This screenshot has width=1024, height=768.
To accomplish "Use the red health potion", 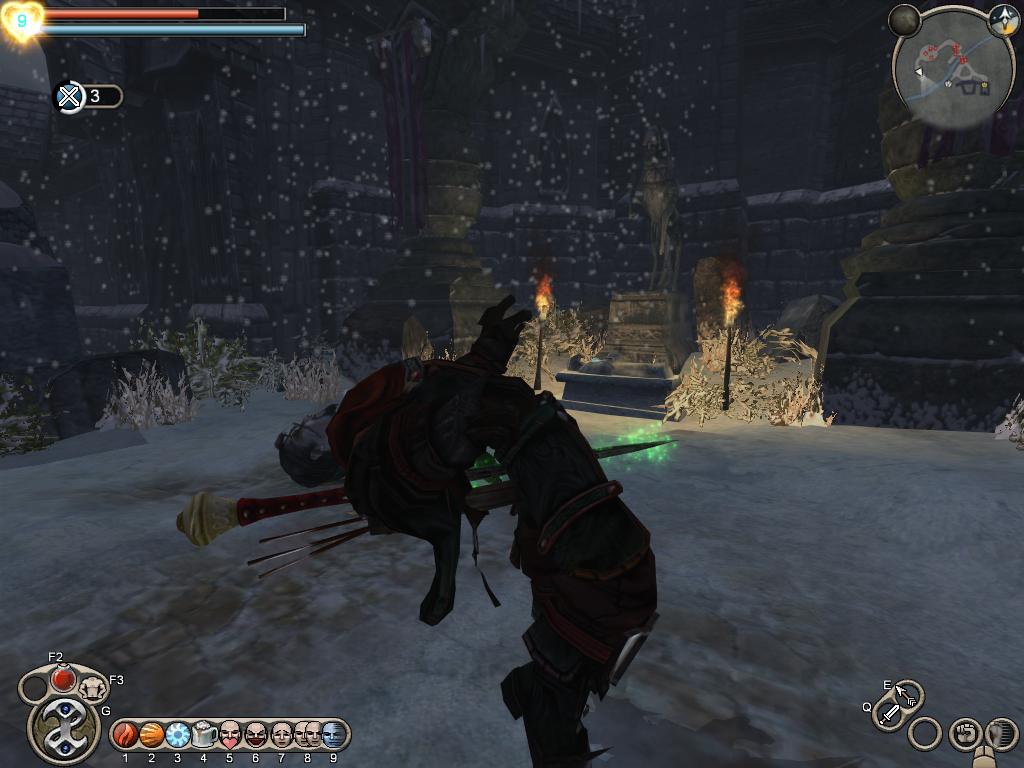I will pos(63,679).
